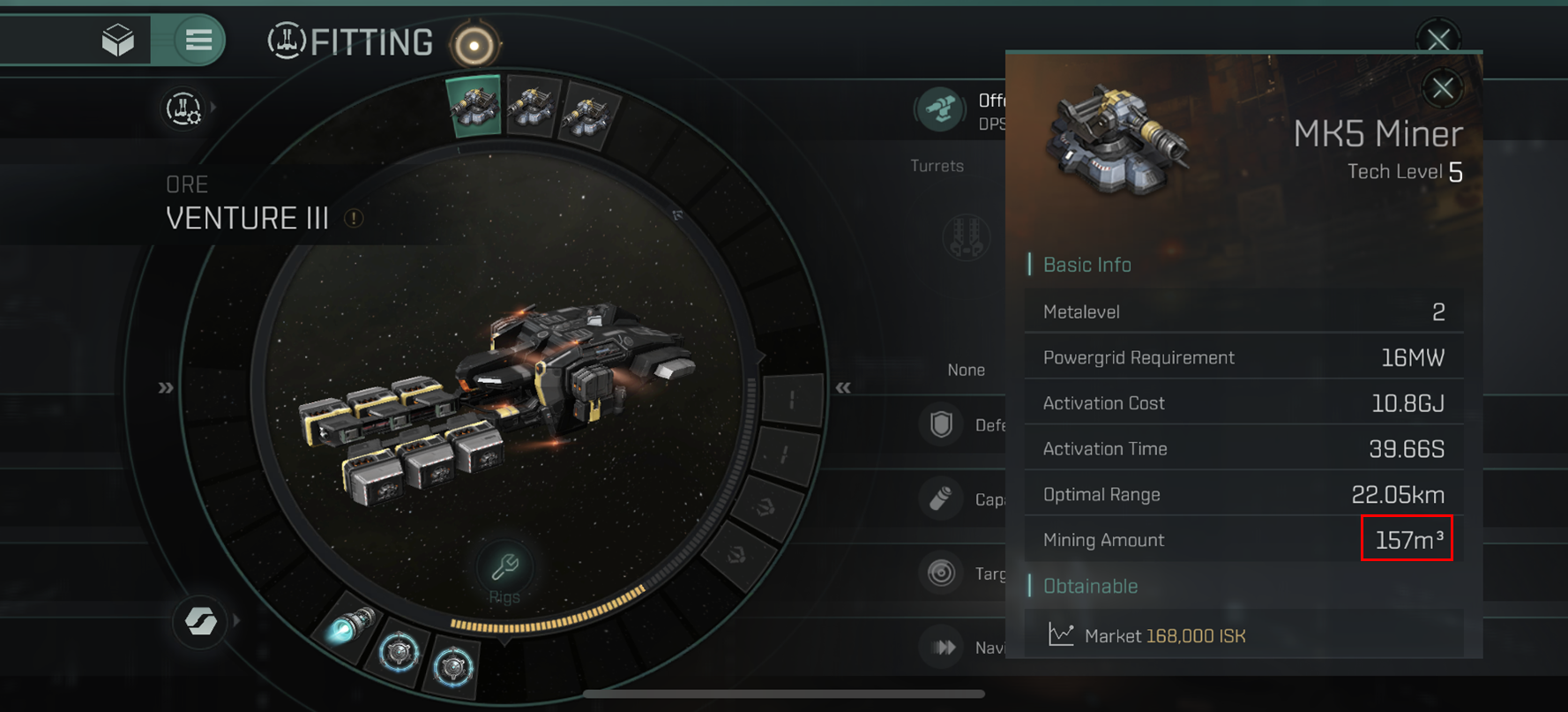Open the Rigs wrench button
Screen dimensions: 1568x712
point(504,567)
